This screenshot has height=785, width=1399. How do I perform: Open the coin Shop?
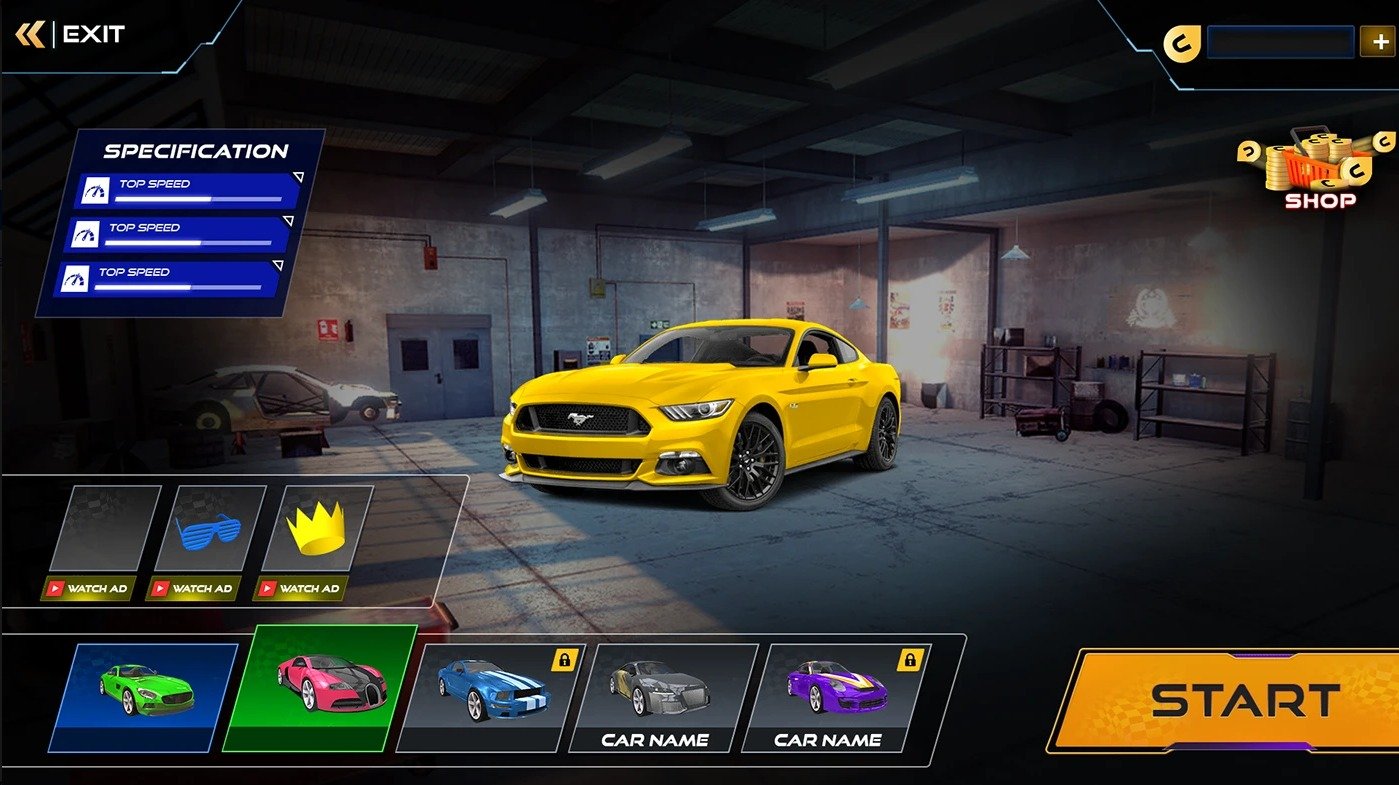click(x=1319, y=172)
